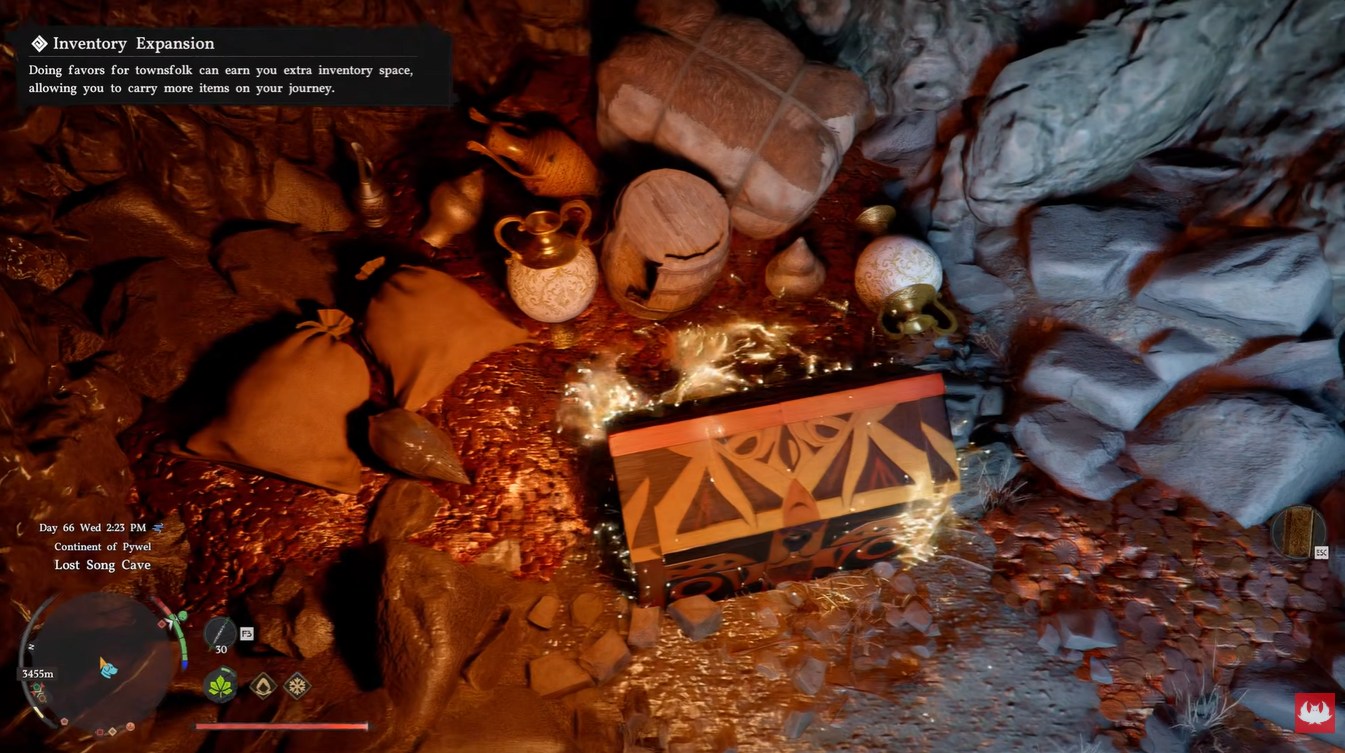1345x753 pixels.
Task: Click the red bat channel logo
Action: click(1315, 713)
